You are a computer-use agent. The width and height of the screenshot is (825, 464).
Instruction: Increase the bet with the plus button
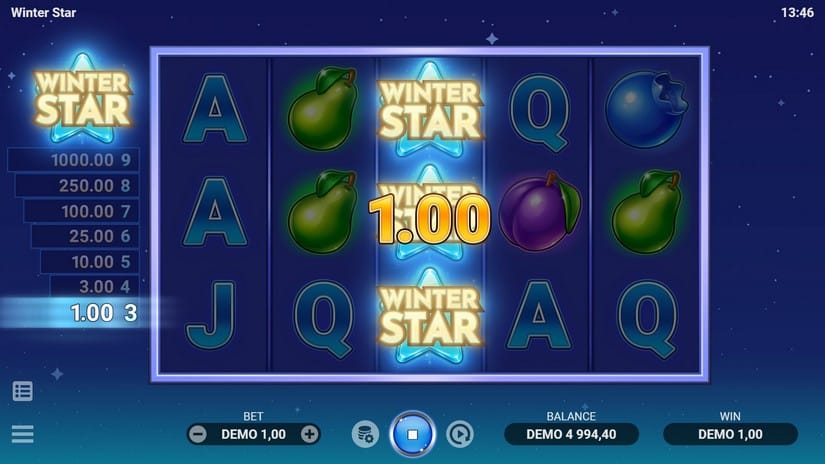pyautogui.click(x=310, y=434)
